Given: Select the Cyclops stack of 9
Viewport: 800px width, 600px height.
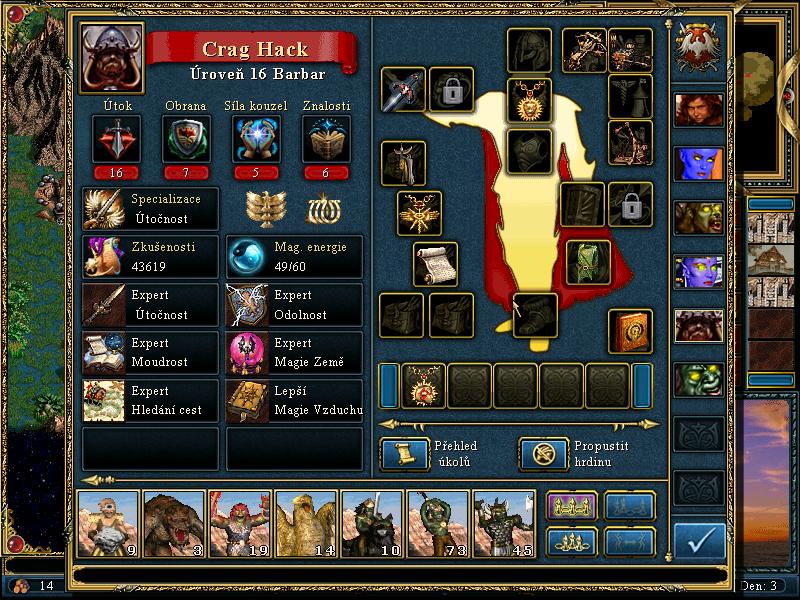Looking at the screenshot, I should (x=108, y=523).
